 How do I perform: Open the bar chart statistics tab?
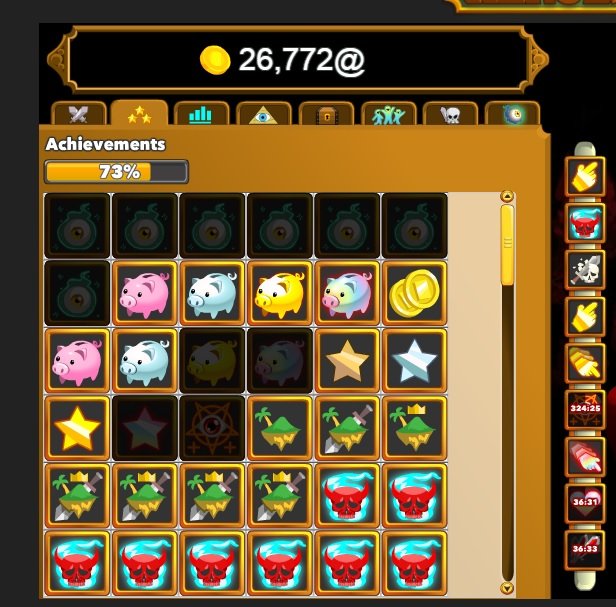(201, 114)
